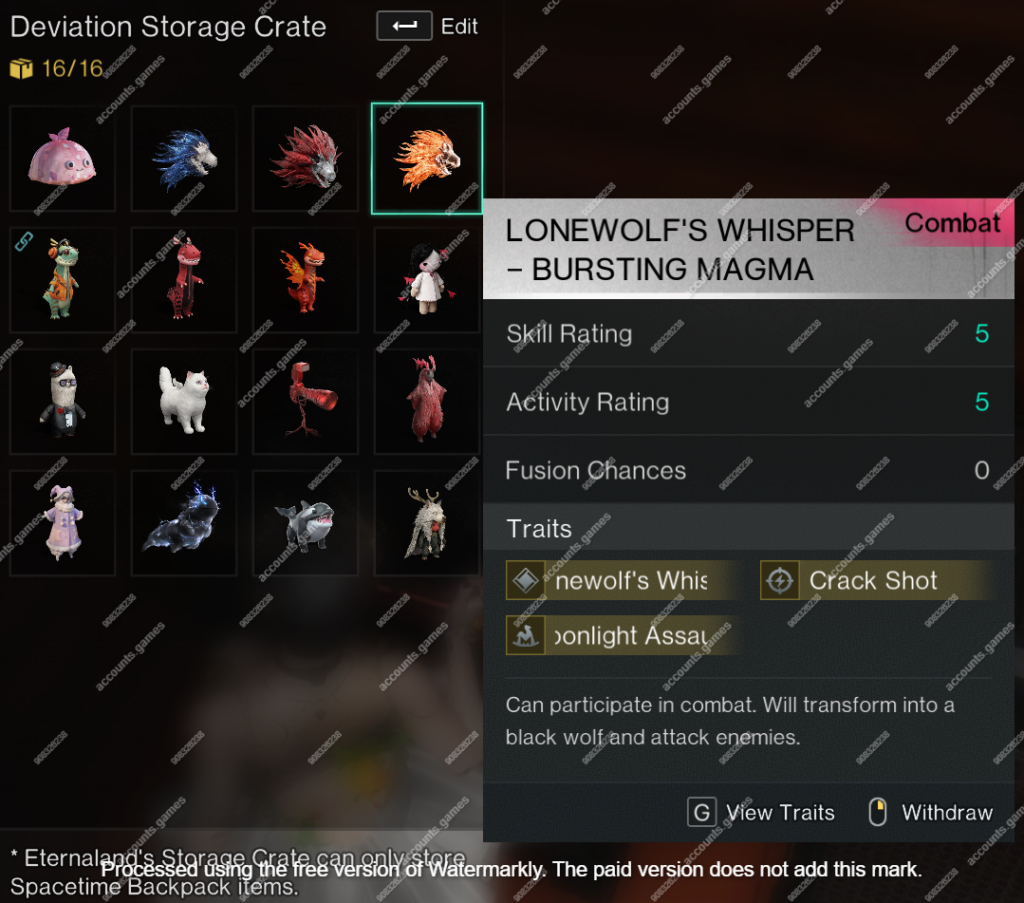Open Edit mode for the storage crate
The image size is (1024, 903).
pyautogui.click(x=427, y=26)
